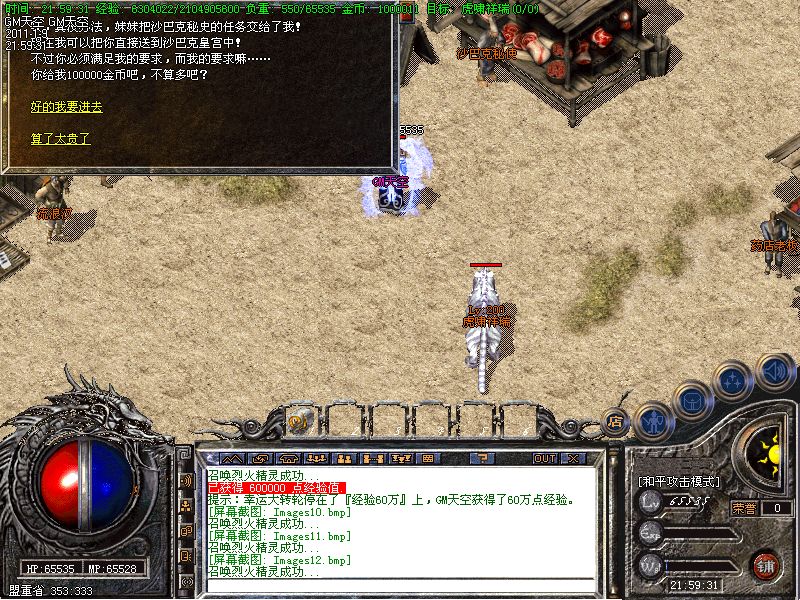Toggle sound with the speaker icon
Image resolution: width=800 pixels, height=600 pixels.
[774, 371]
